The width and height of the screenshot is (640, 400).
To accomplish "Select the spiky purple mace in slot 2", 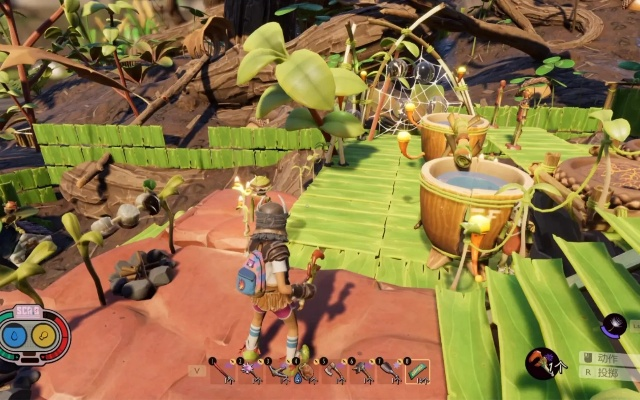I will click(x=249, y=371).
